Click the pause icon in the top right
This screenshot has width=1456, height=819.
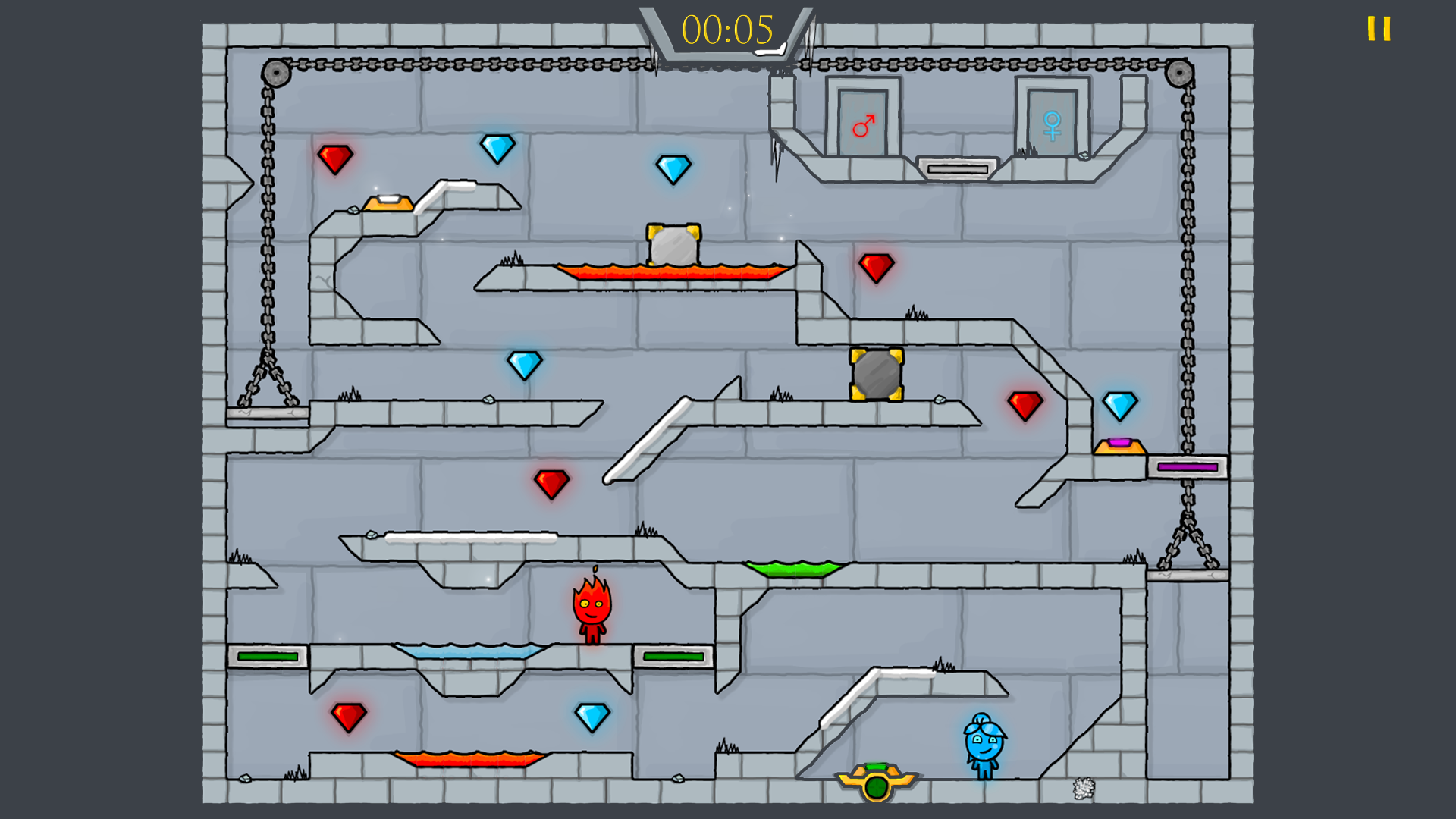click(x=1379, y=29)
